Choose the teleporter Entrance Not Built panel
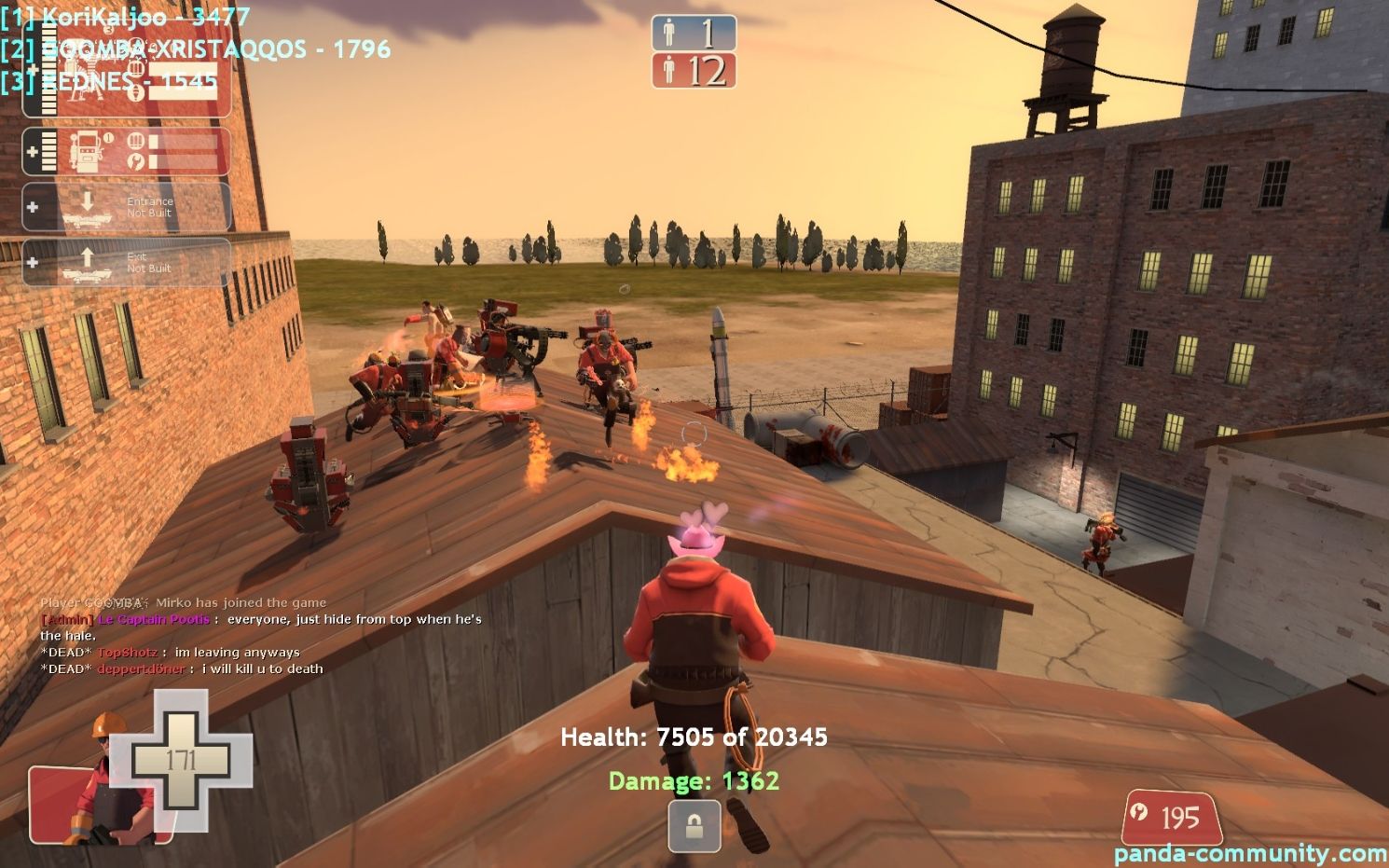 point(127,207)
